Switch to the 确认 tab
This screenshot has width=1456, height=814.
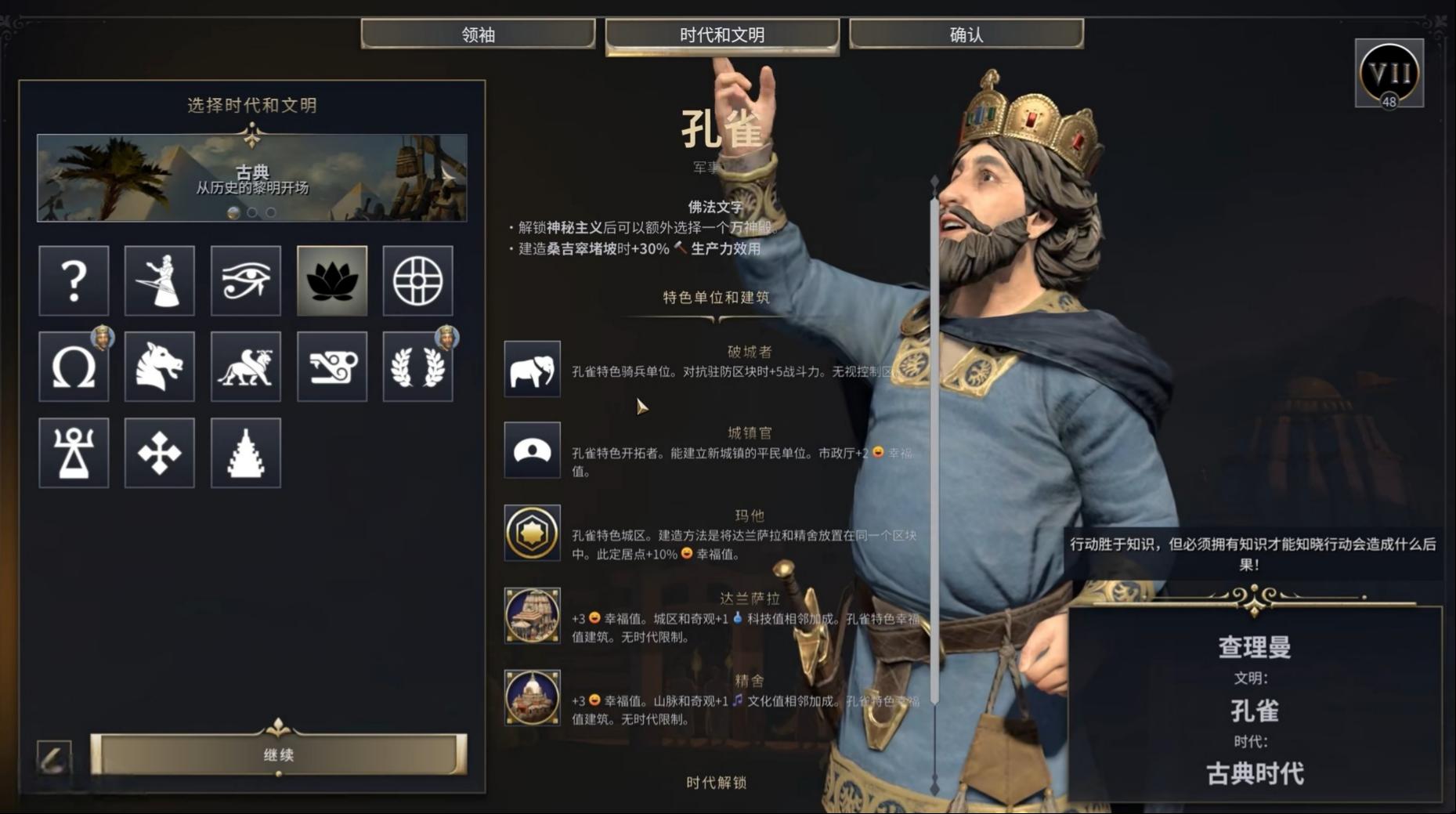[965, 34]
